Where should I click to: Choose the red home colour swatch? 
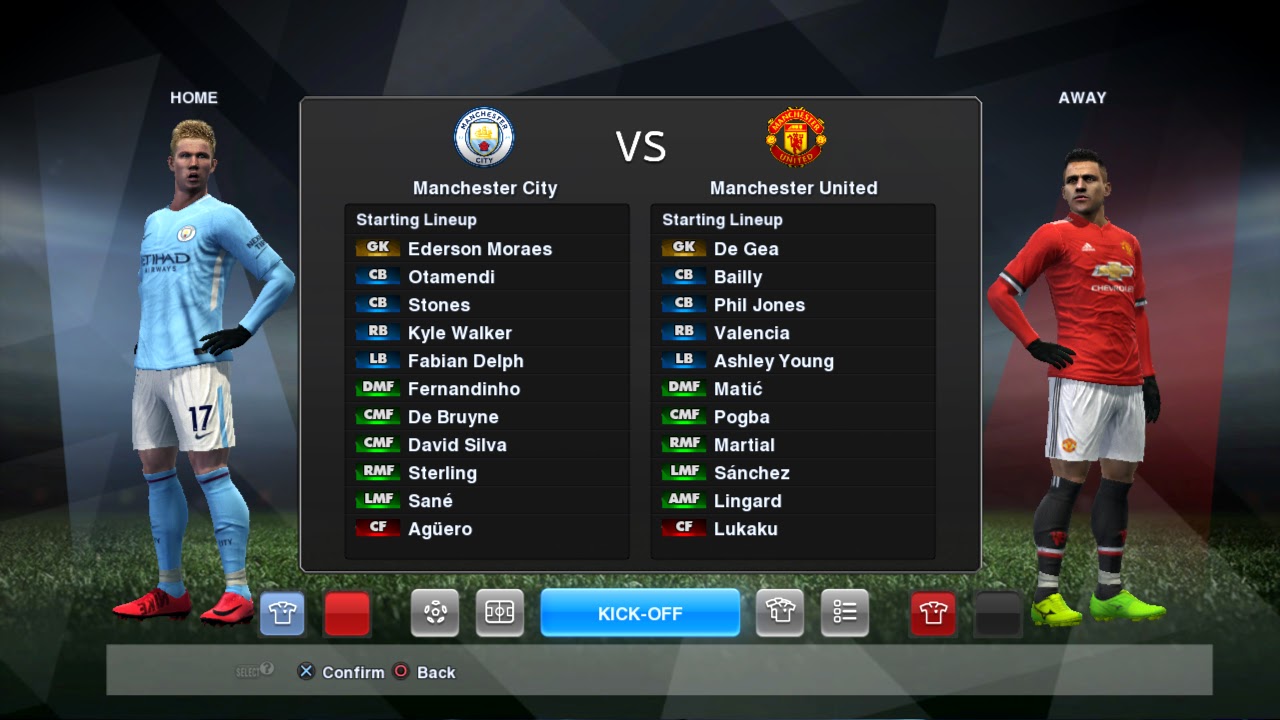click(347, 613)
